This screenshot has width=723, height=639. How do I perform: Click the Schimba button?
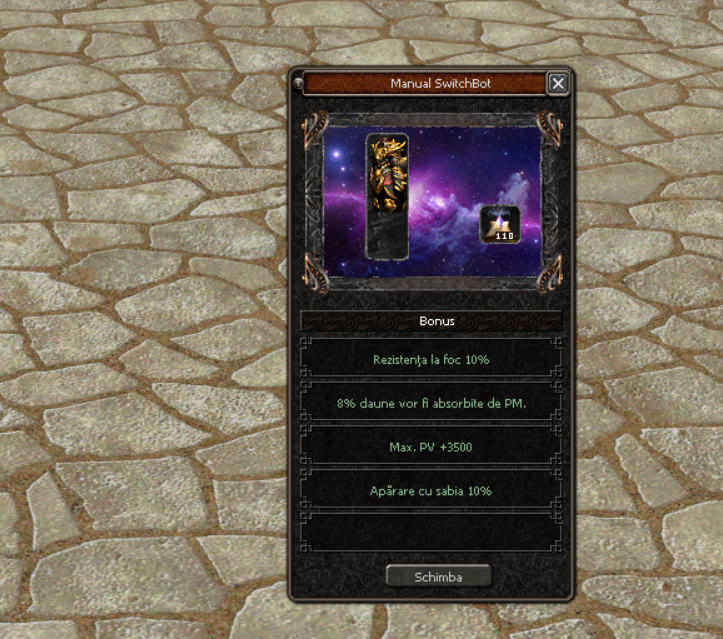(438, 577)
